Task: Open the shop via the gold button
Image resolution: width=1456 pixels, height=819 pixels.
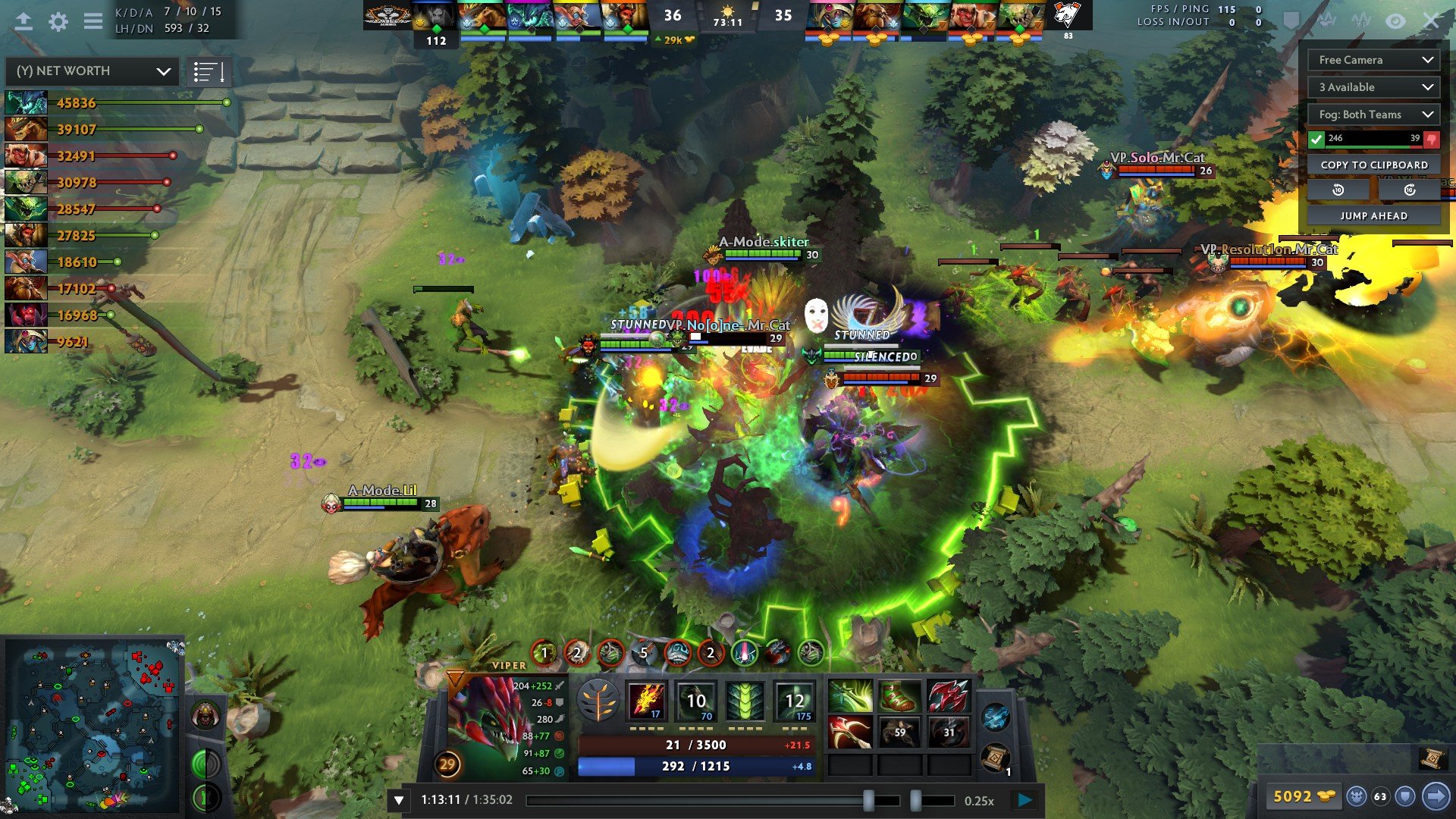Action: [1303, 796]
